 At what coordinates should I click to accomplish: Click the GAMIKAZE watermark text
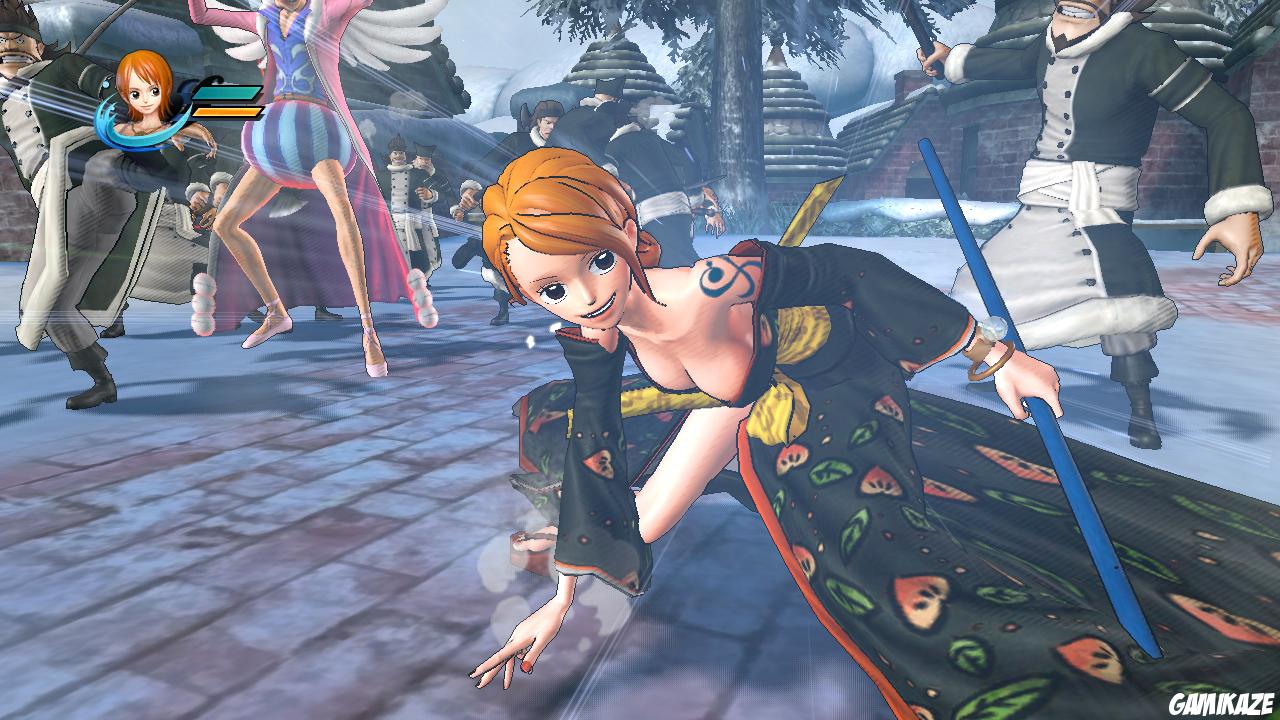pyautogui.click(x=1224, y=703)
